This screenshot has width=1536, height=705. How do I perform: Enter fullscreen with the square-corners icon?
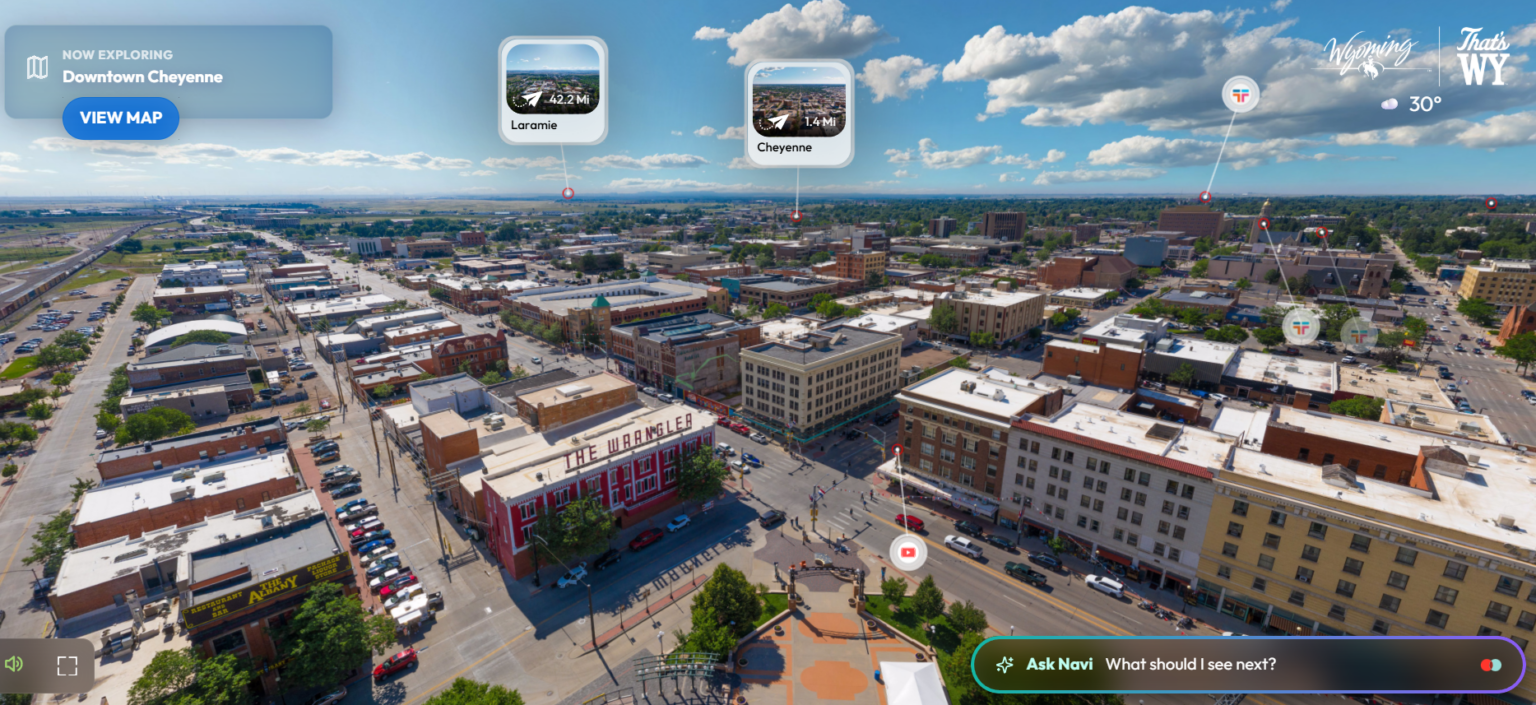(x=67, y=666)
